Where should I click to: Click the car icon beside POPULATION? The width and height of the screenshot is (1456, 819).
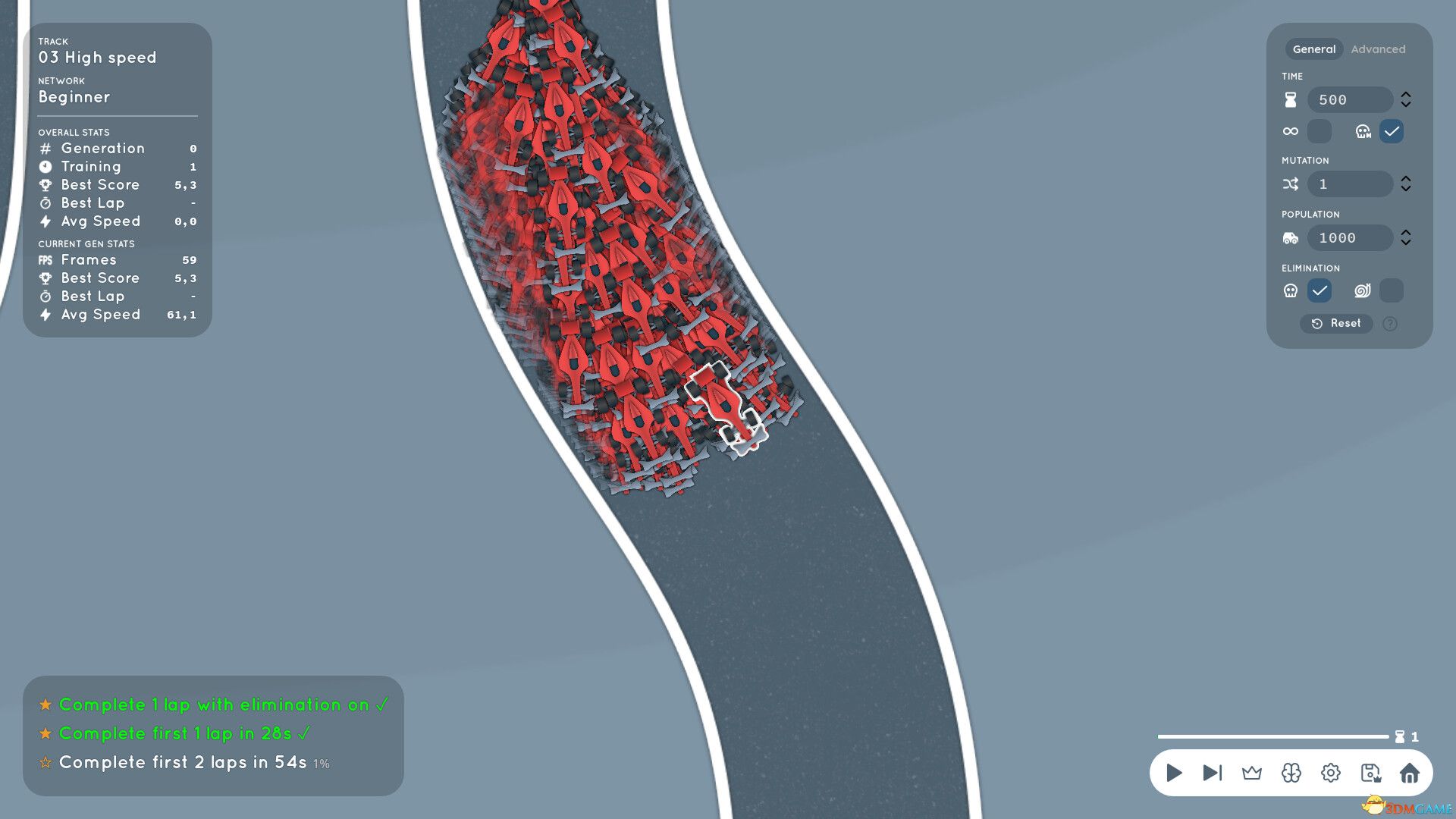point(1290,237)
